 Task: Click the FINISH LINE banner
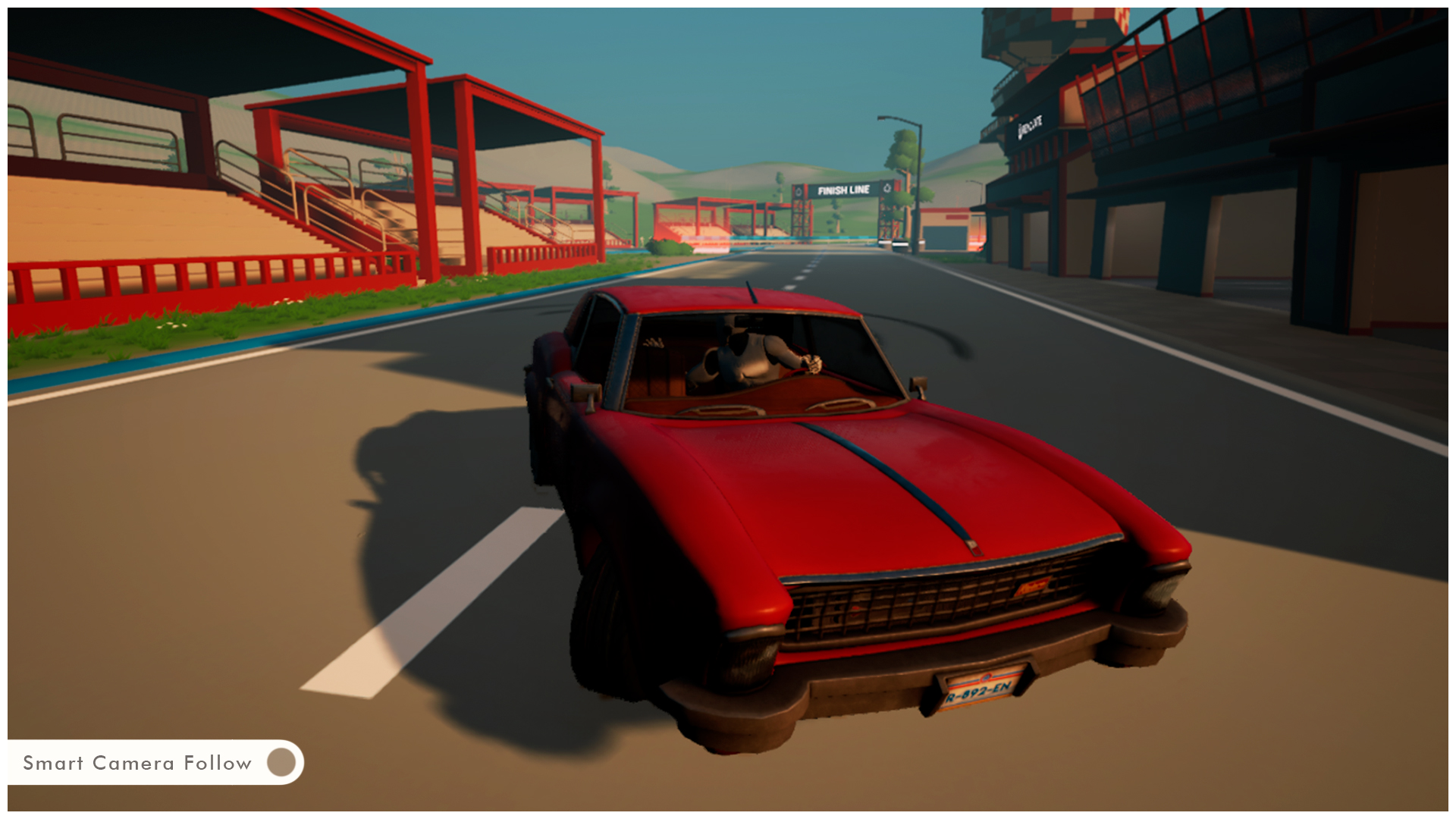(x=842, y=190)
